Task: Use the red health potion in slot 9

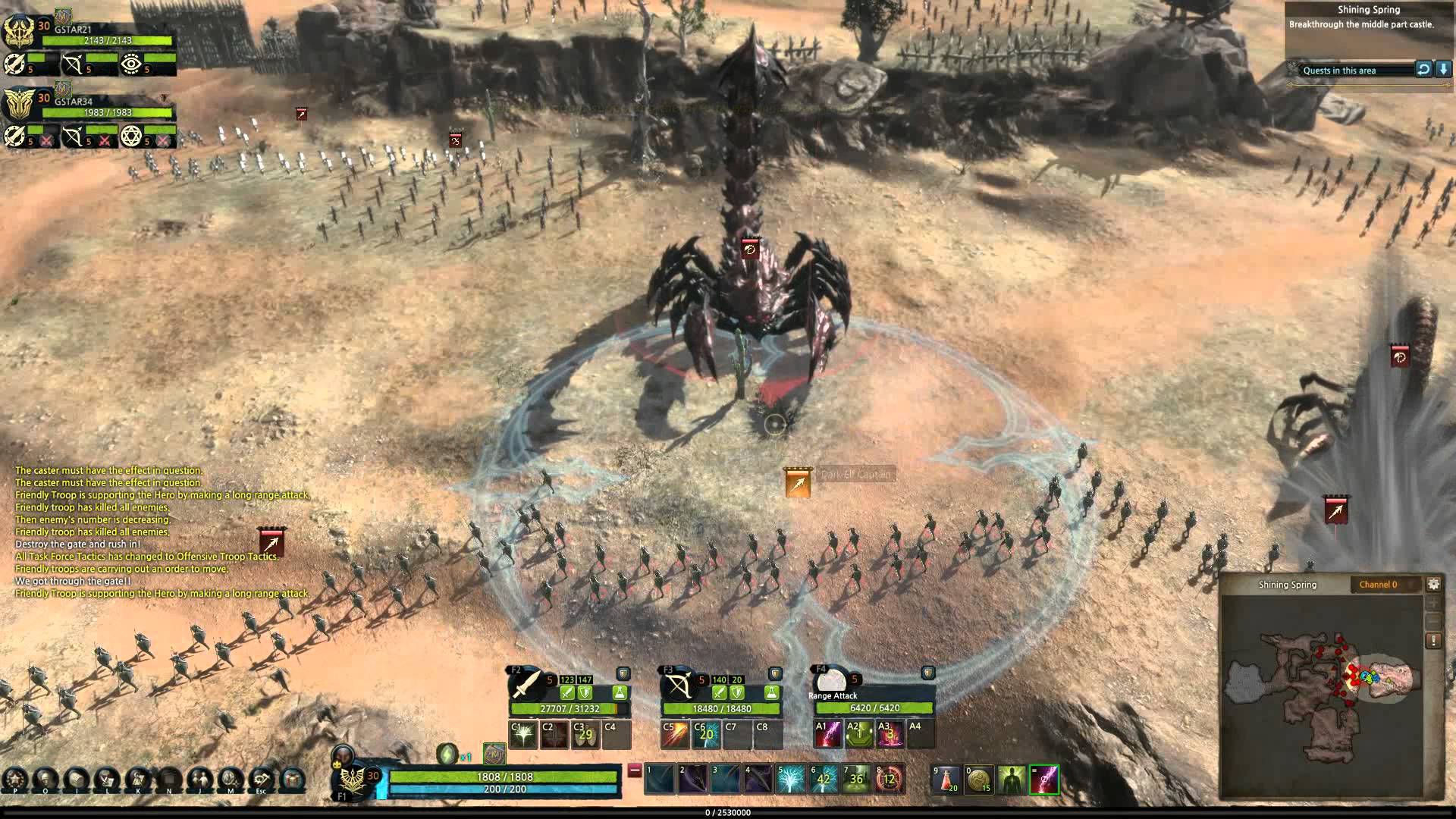Action: pyautogui.click(x=946, y=779)
